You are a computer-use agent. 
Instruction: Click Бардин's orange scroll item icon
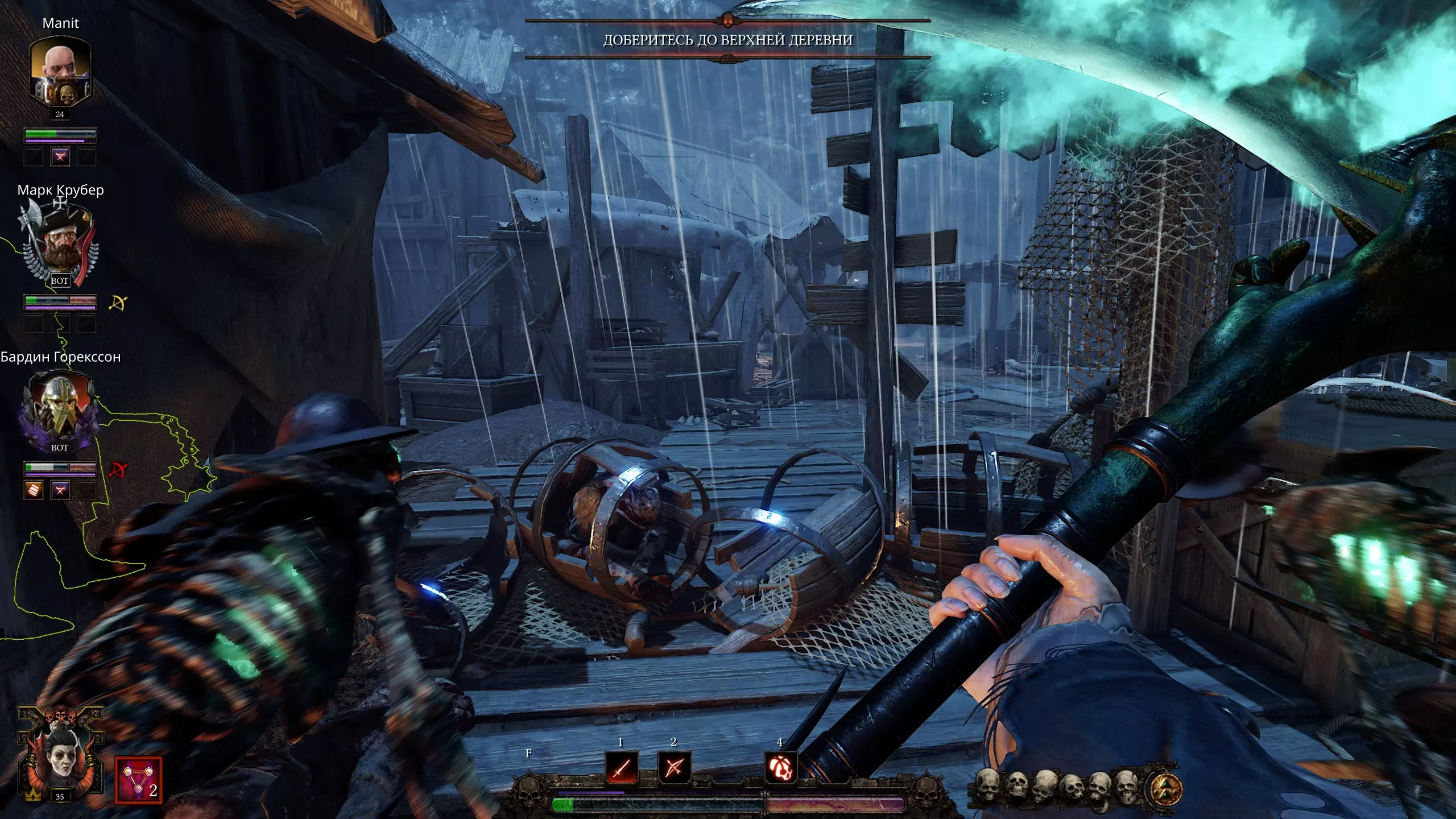coord(34,489)
